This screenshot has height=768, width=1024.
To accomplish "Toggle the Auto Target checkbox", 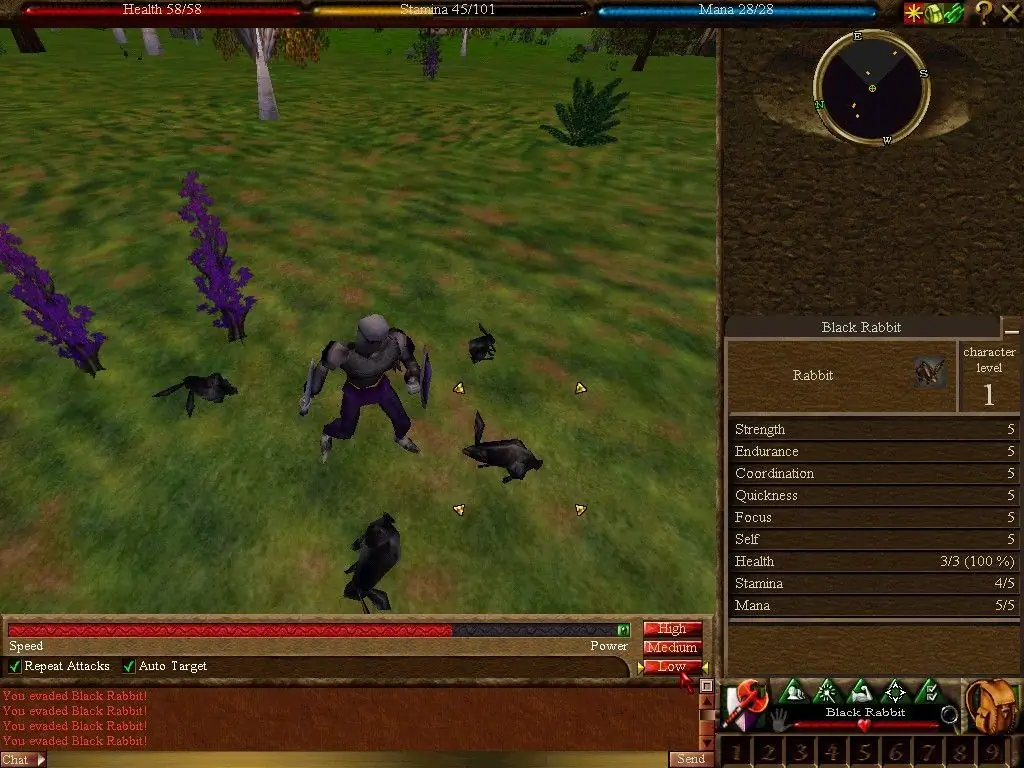I will [x=129, y=666].
